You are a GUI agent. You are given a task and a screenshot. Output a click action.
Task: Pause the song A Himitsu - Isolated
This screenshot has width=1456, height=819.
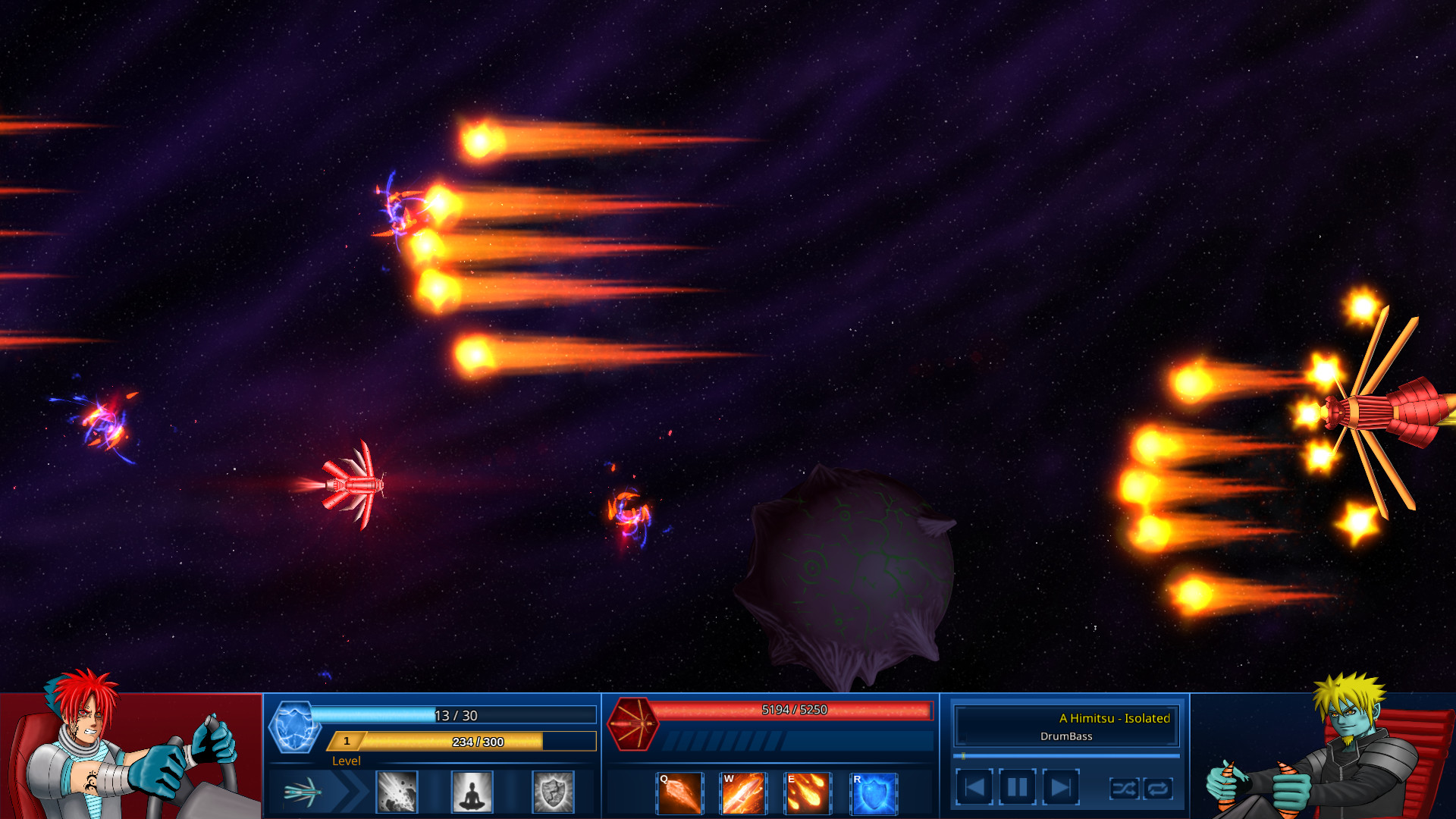[x=1016, y=786]
